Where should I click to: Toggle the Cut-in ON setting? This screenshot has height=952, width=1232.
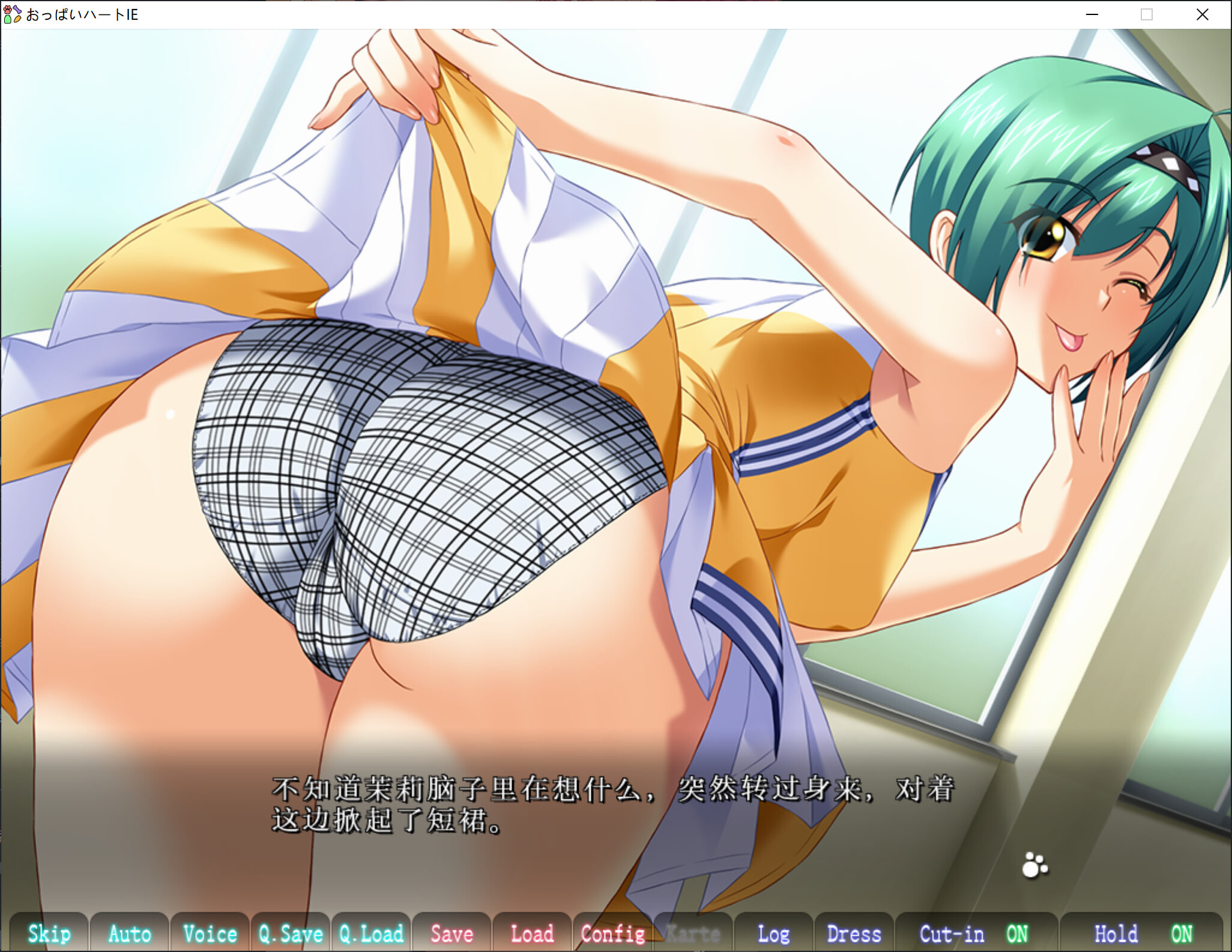[x=975, y=933]
